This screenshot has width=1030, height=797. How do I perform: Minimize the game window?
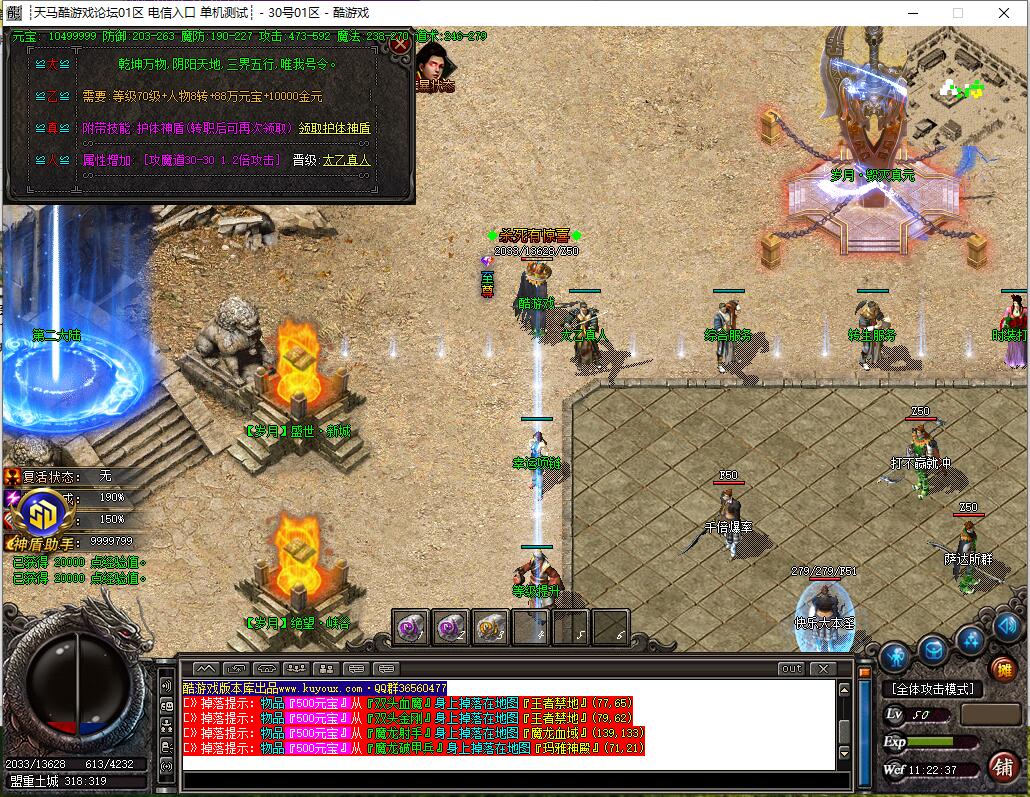click(911, 13)
